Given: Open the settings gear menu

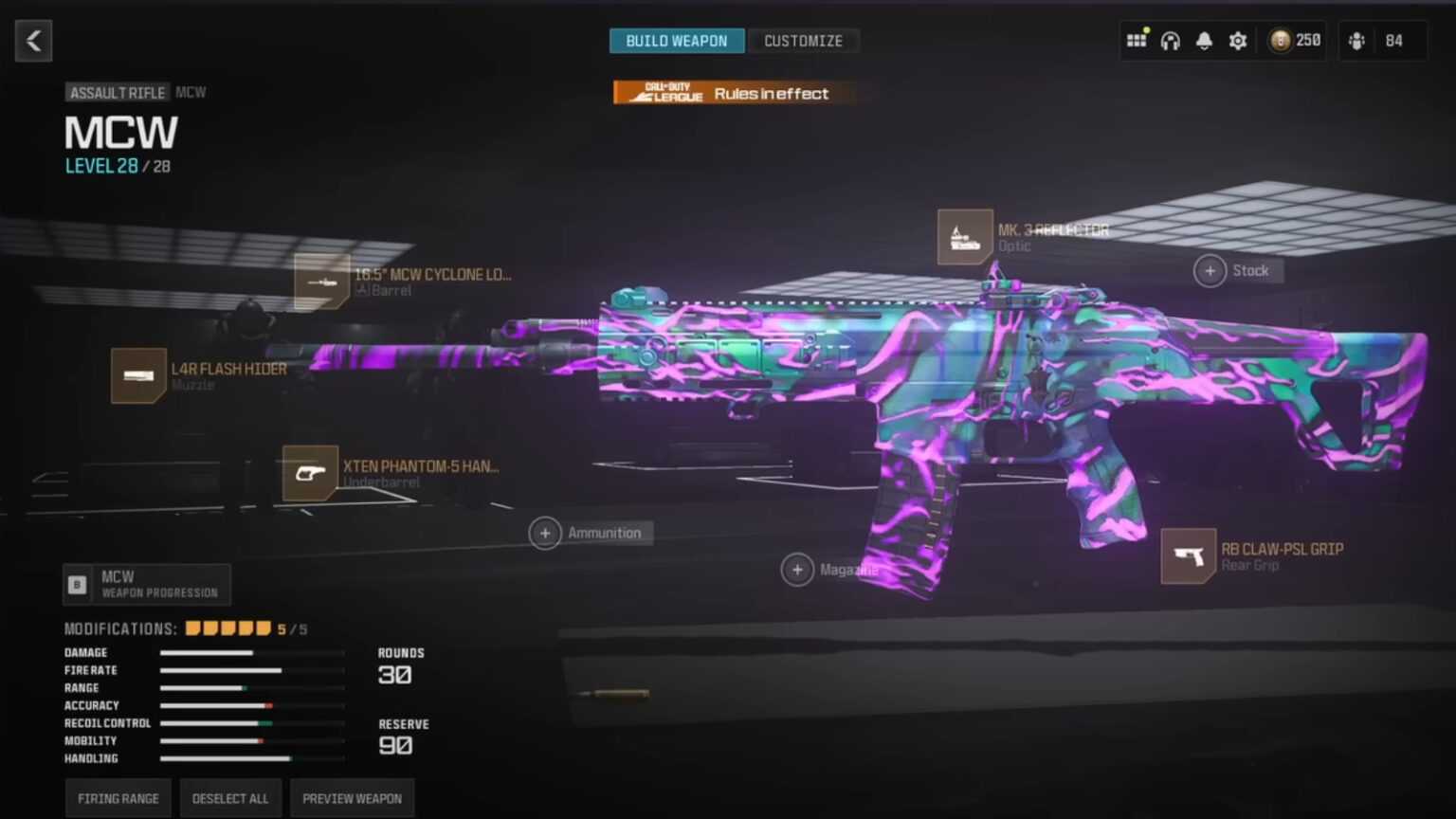Looking at the screenshot, I should [1237, 40].
